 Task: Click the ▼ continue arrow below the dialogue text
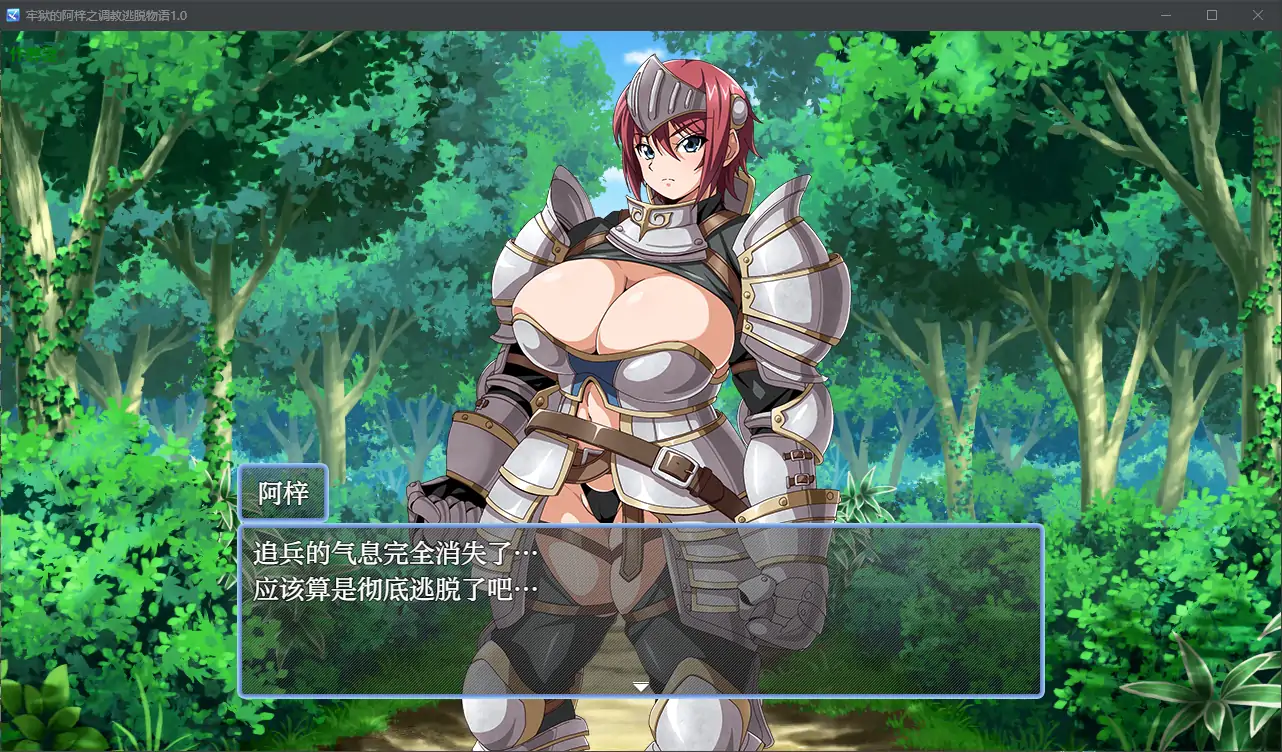tap(639, 687)
